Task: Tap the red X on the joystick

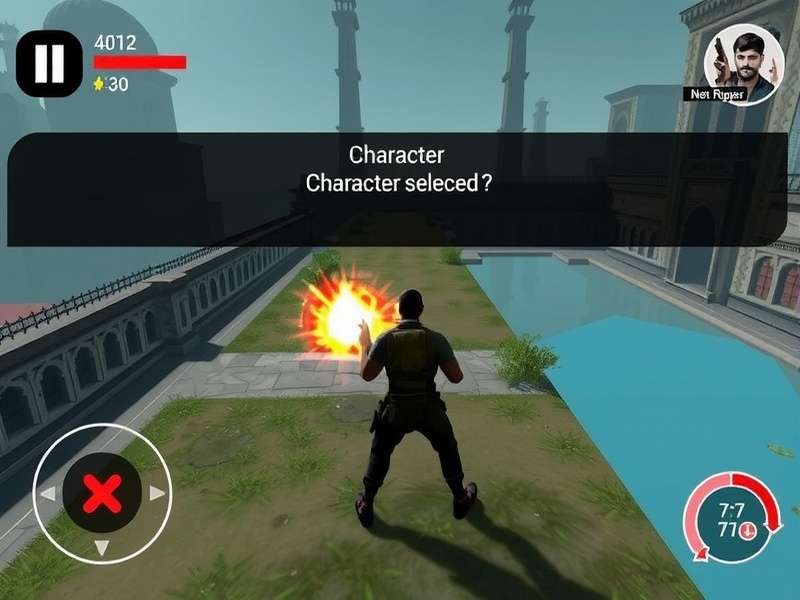Action: click(x=101, y=493)
